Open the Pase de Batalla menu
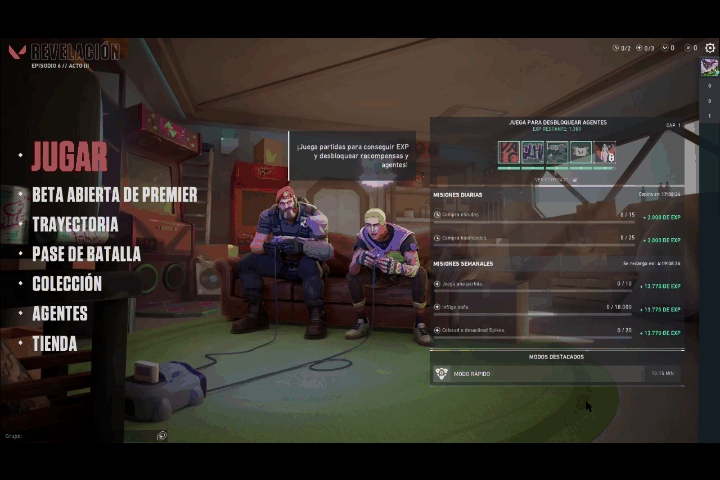The width and height of the screenshot is (720, 480). point(86,254)
